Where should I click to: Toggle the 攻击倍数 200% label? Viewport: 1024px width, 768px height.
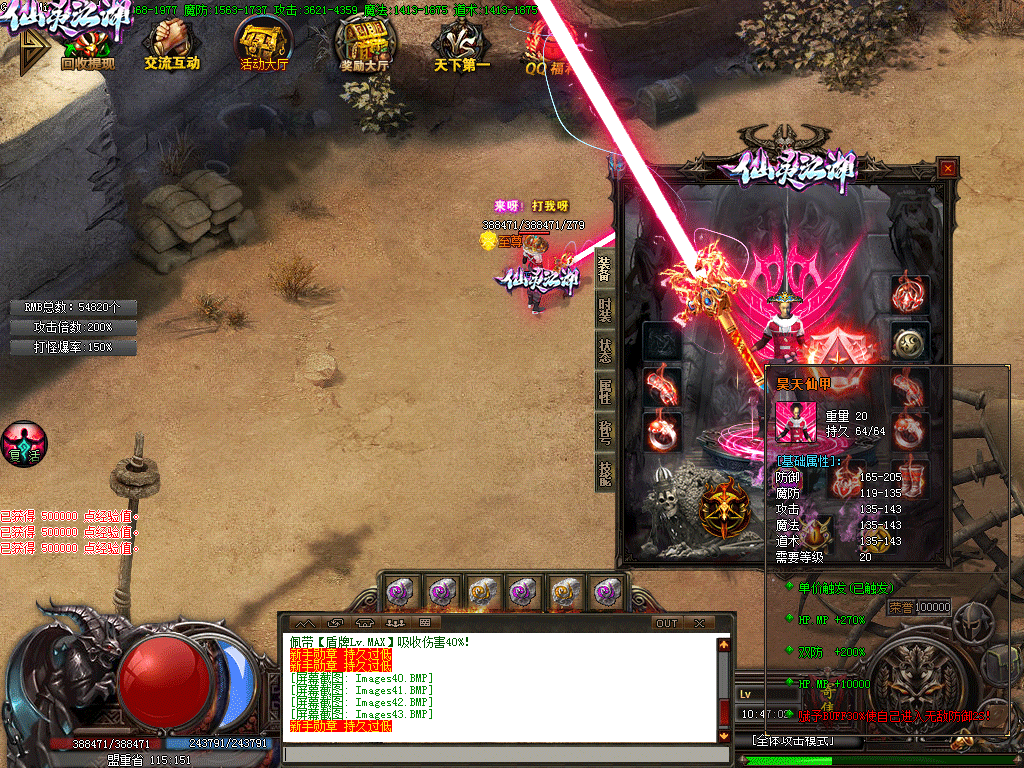(73, 327)
